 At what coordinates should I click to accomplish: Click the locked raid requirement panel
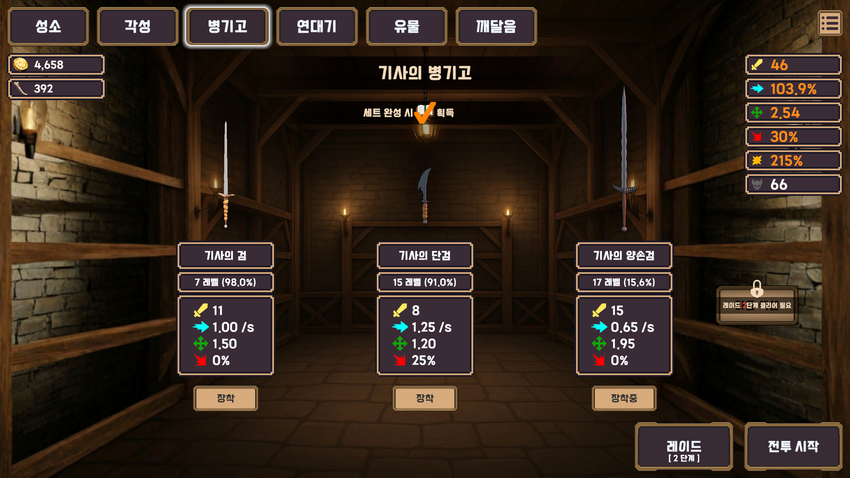[x=757, y=304]
